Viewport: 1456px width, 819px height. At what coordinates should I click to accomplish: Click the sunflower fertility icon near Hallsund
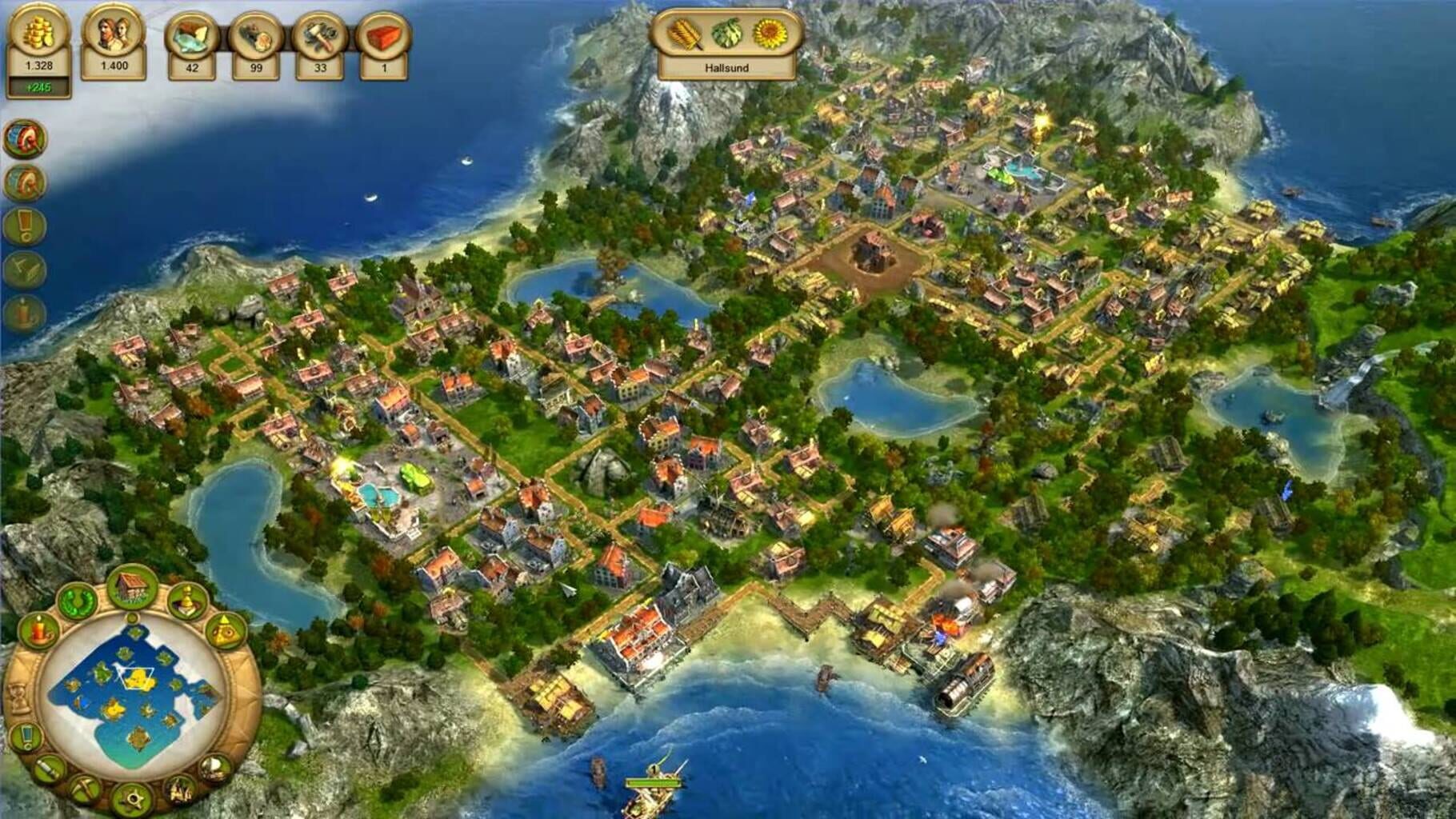[x=770, y=32]
